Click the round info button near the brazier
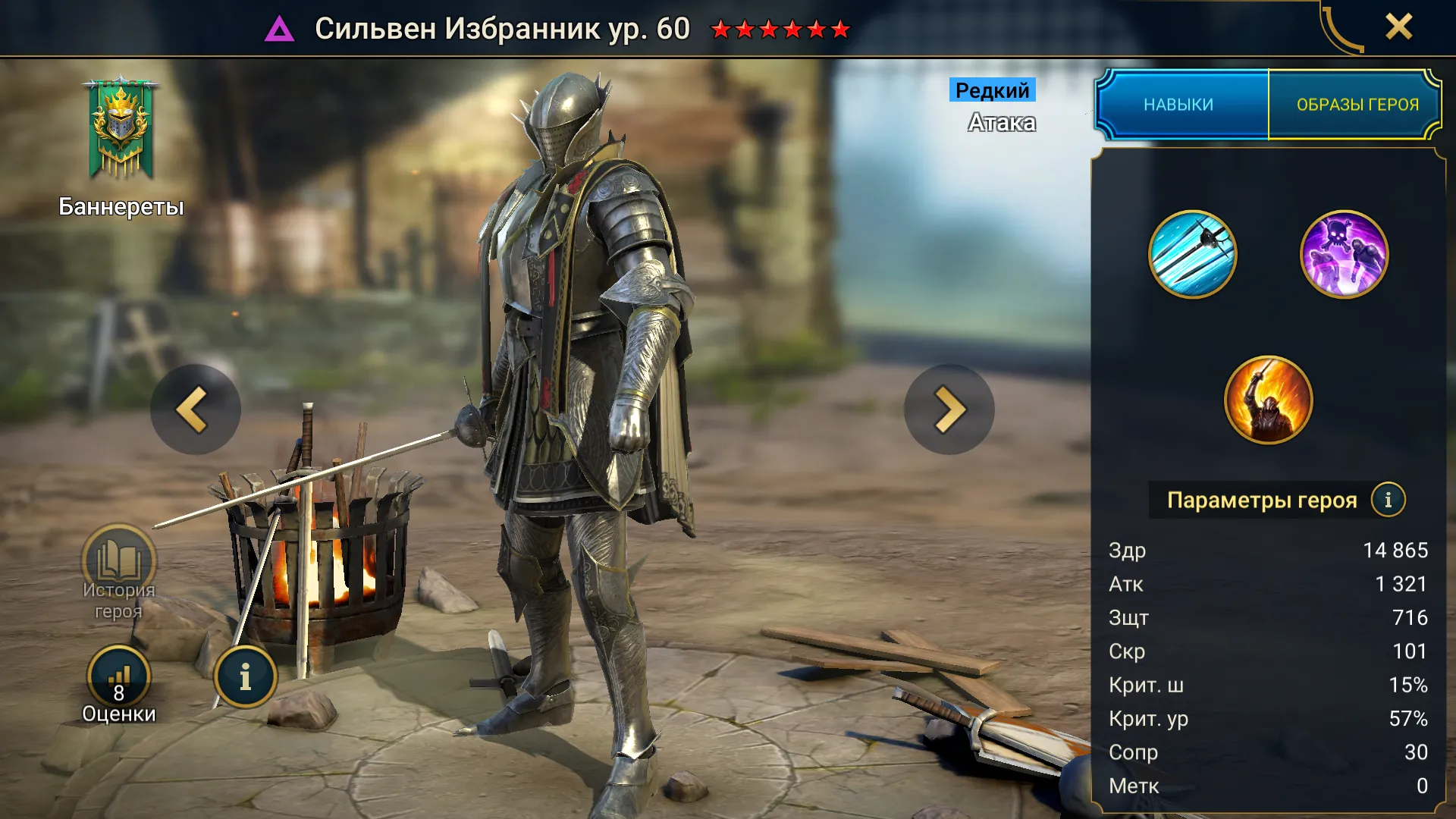Image resolution: width=1456 pixels, height=819 pixels. pos(245,677)
